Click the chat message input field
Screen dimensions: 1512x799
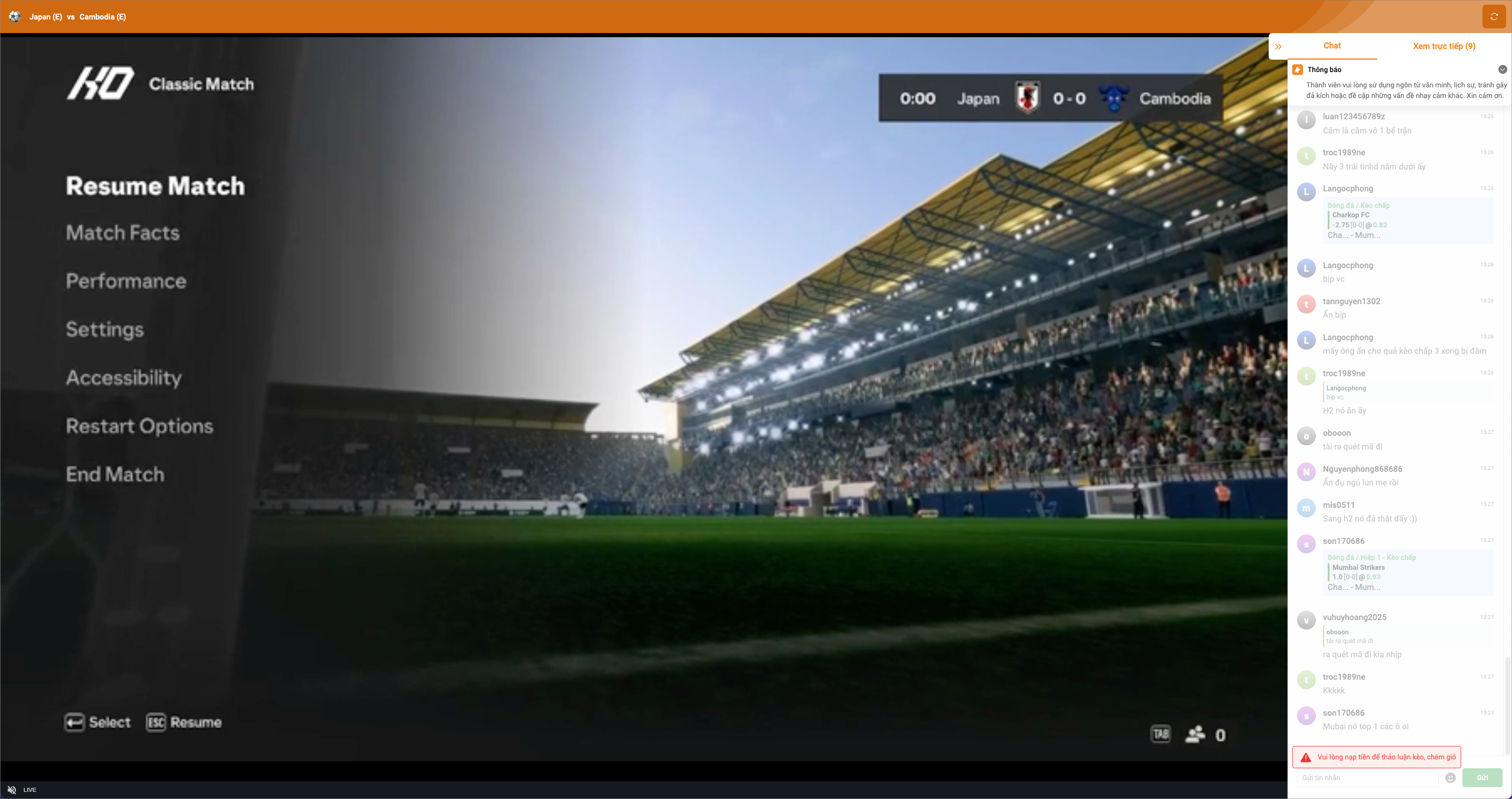[1367, 778]
